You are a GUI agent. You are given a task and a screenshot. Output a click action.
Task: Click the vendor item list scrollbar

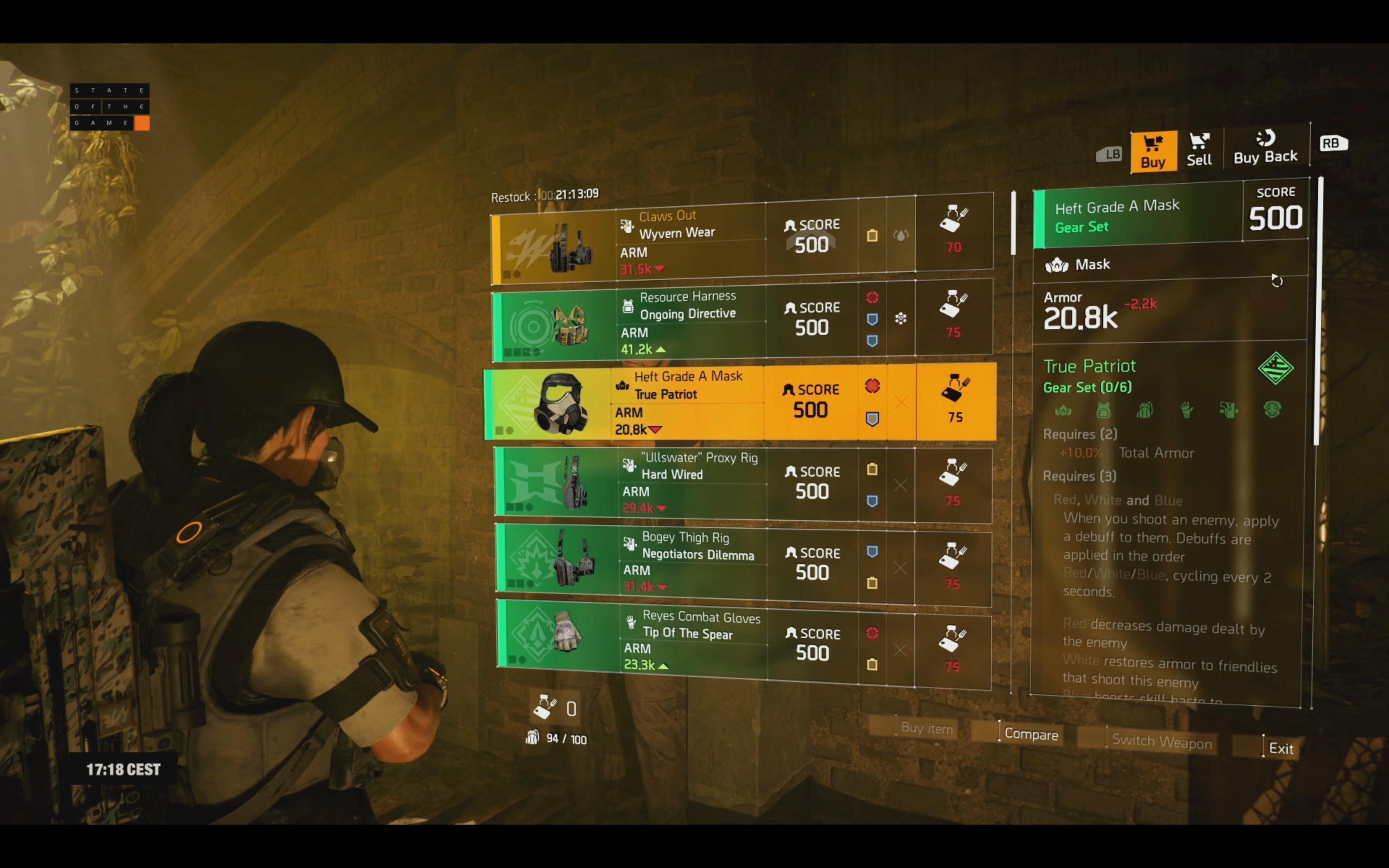point(1013,224)
